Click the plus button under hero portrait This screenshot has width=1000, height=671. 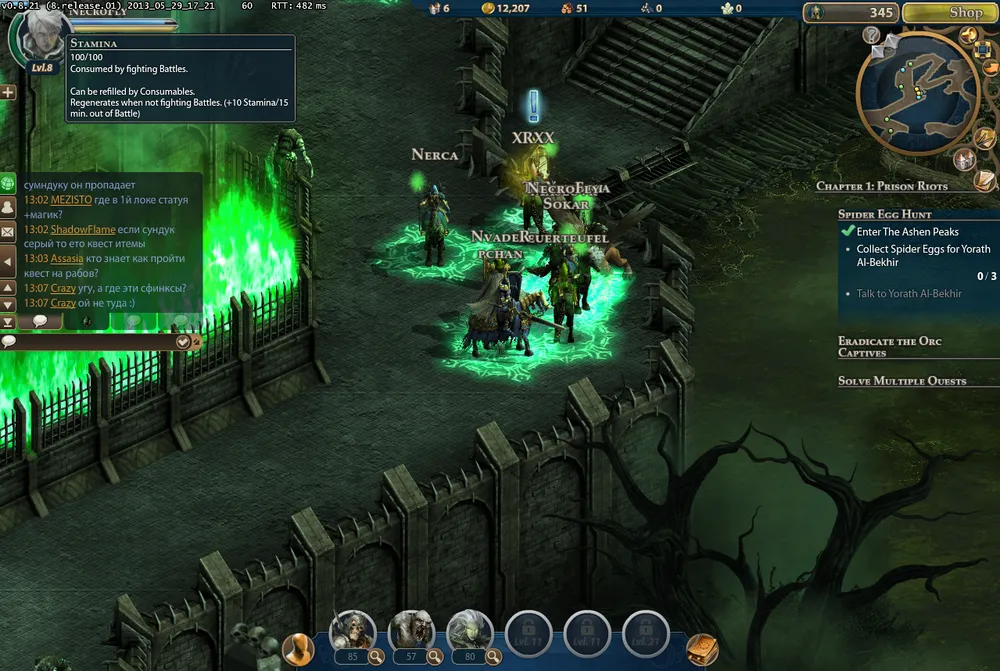pos(8,92)
